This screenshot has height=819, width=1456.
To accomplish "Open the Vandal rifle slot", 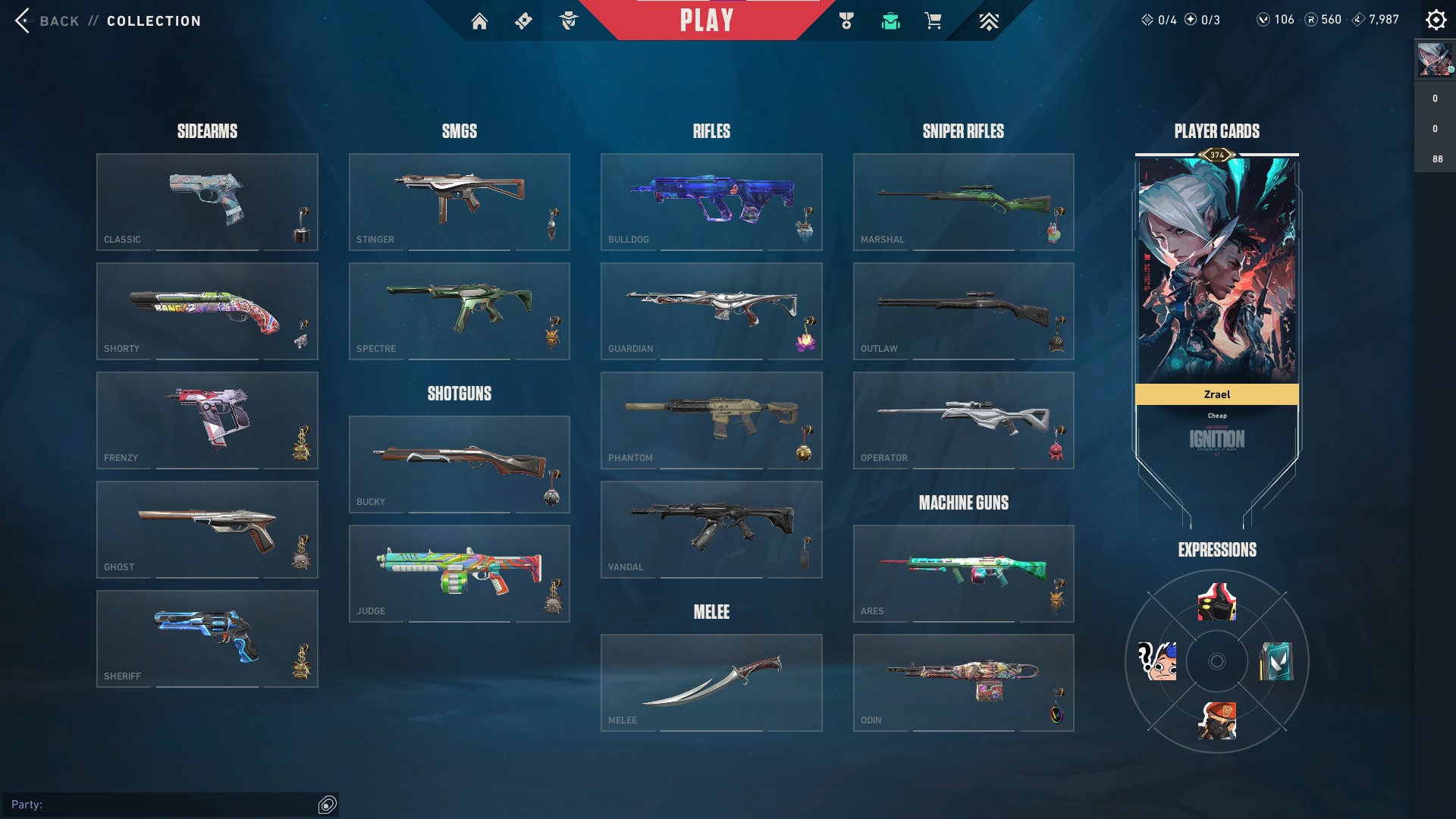I will pos(711,529).
